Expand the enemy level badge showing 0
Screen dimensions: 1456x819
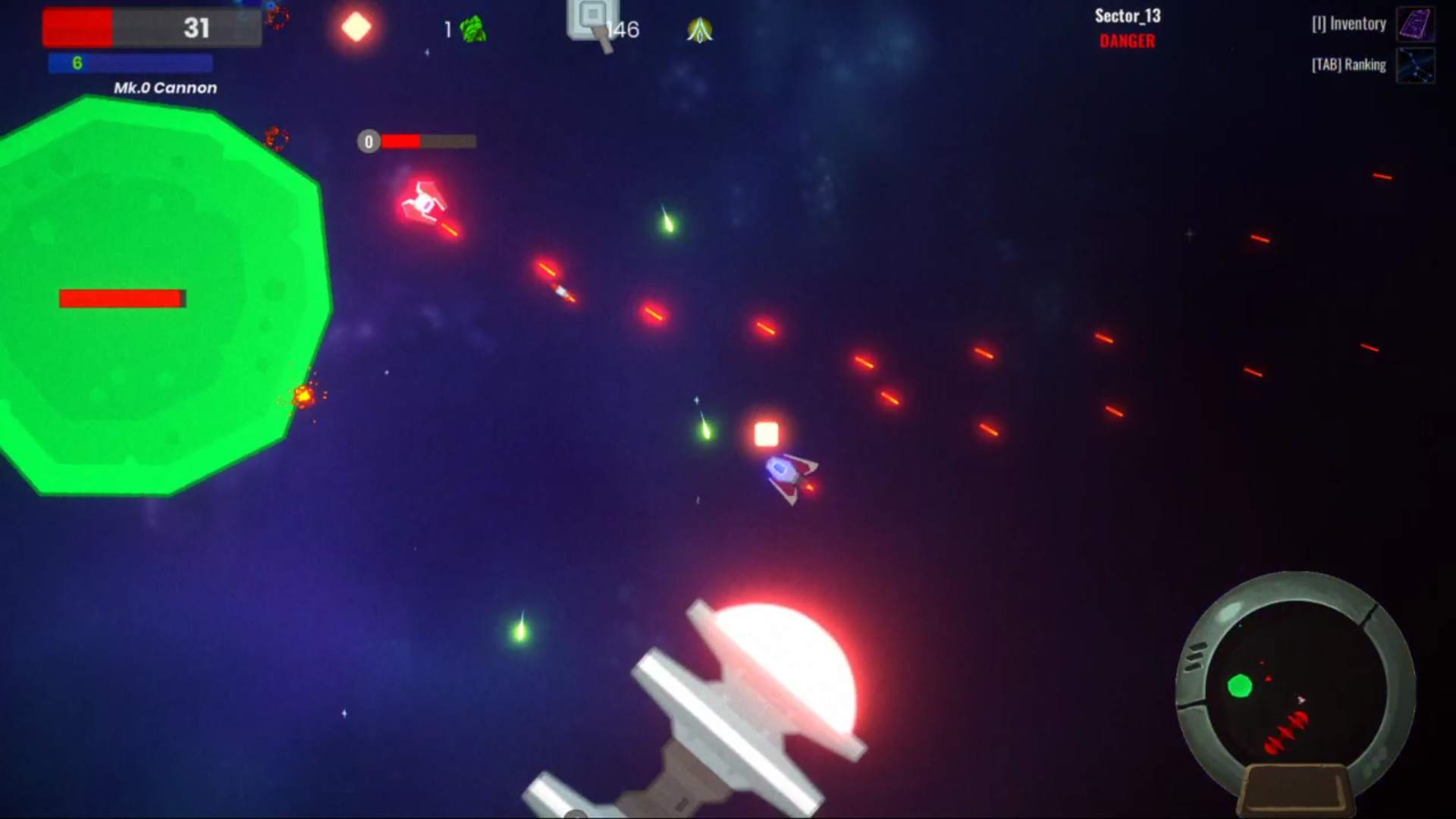(x=368, y=141)
